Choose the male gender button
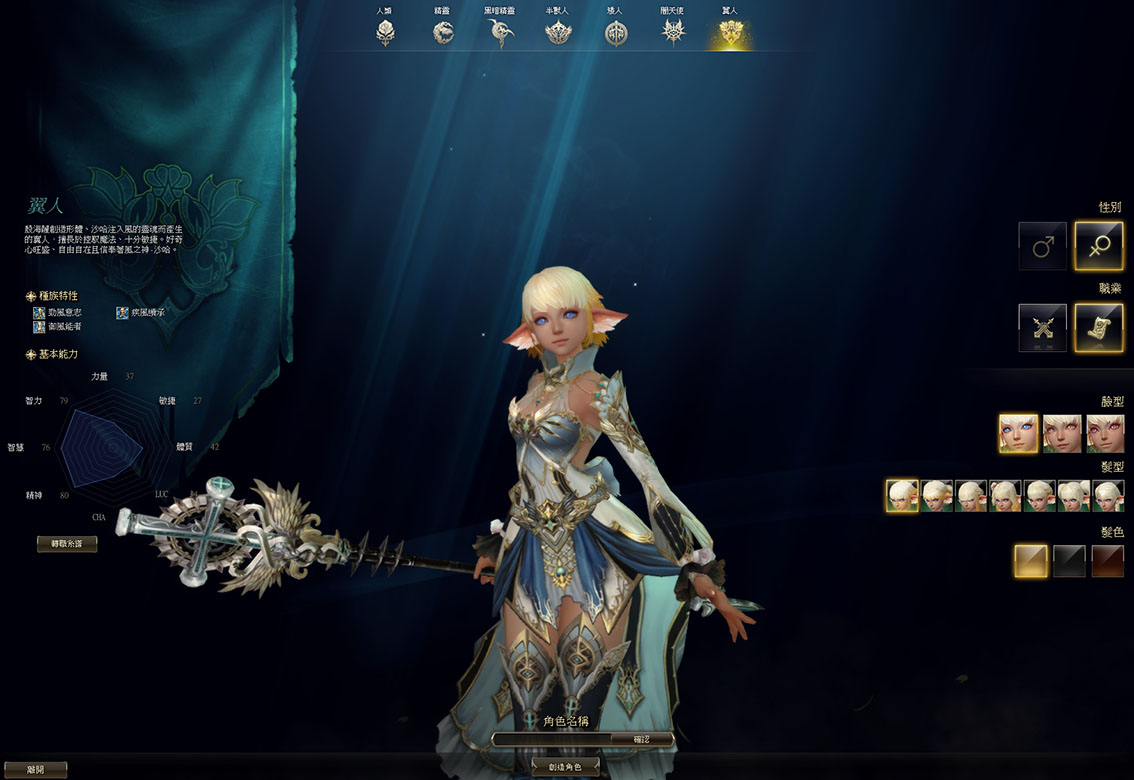The width and height of the screenshot is (1134, 780). [1043, 246]
